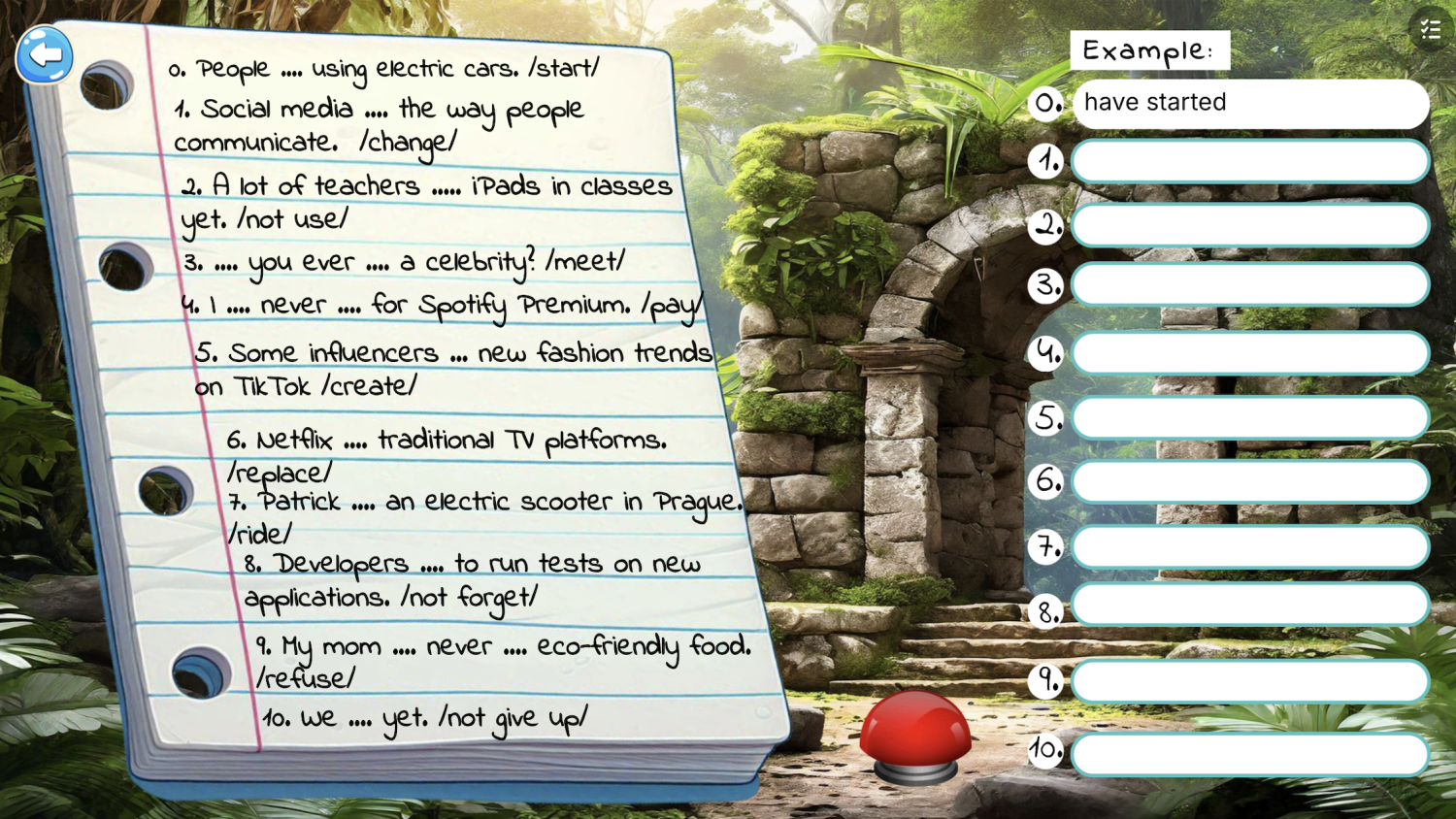Image resolution: width=1456 pixels, height=819 pixels.
Task: Click the answer field for question 8
Action: (x=1250, y=606)
